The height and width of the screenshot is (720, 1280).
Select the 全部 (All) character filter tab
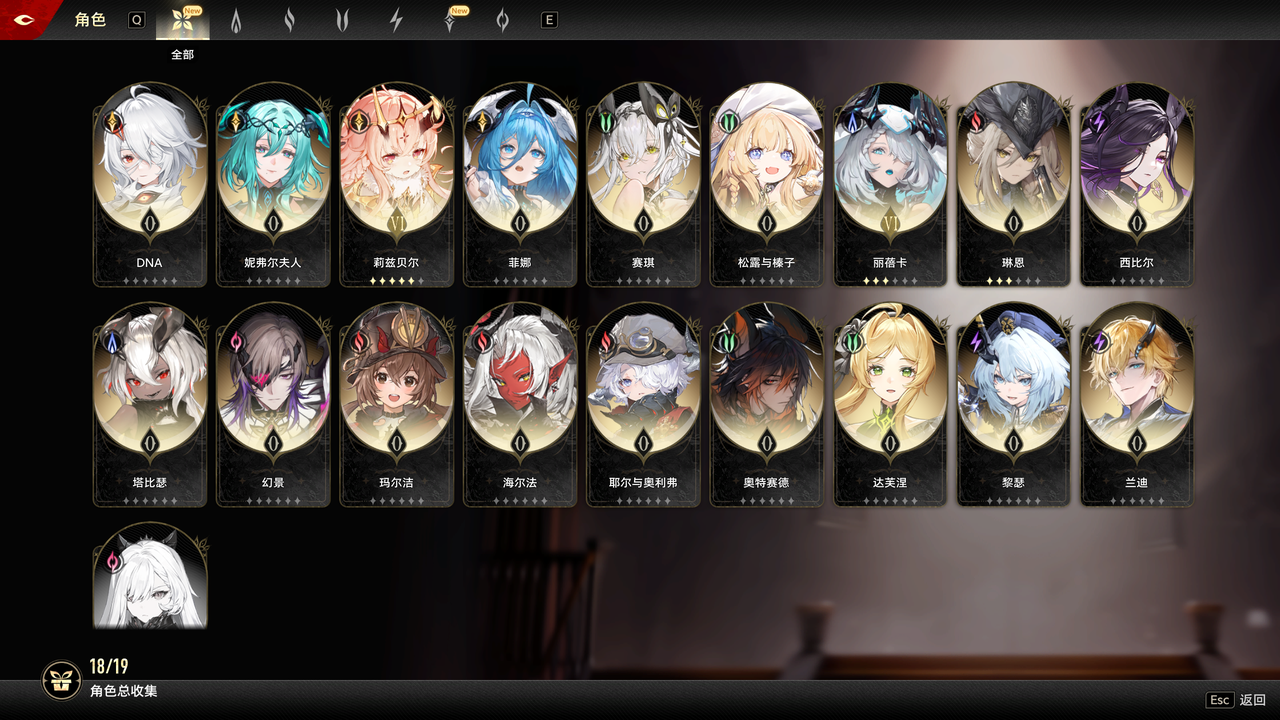(182, 21)
